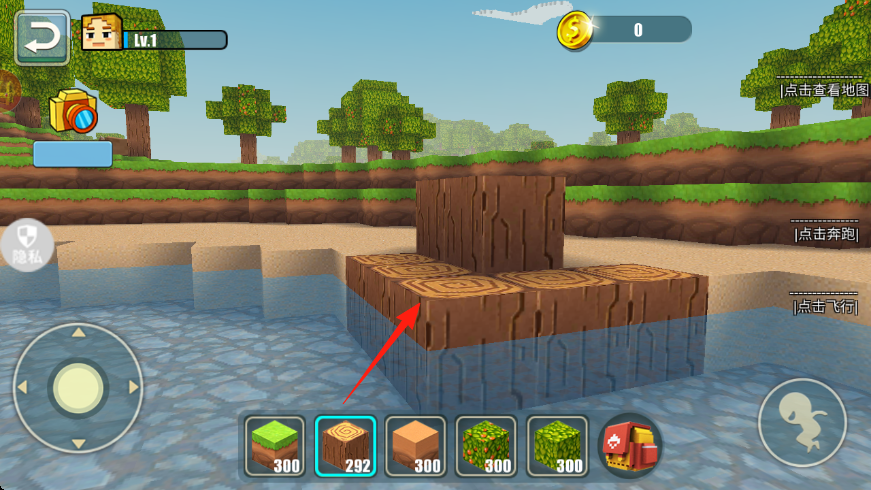Select the grass block hotbar slot

click(x=274, y=446)
